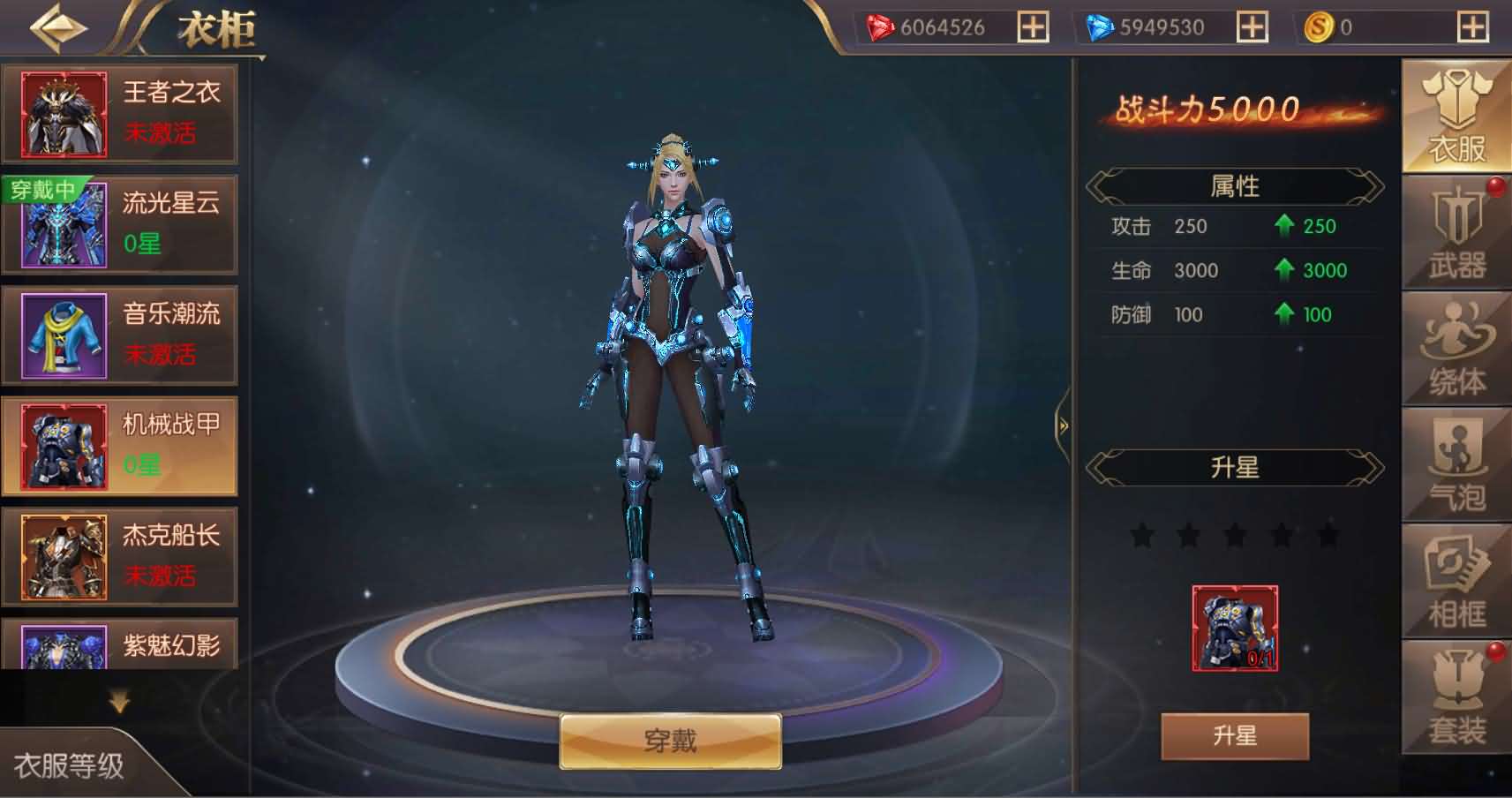Select the 相框 photo frame icon
This screenshot has width=1512, height=798.
1454,578
